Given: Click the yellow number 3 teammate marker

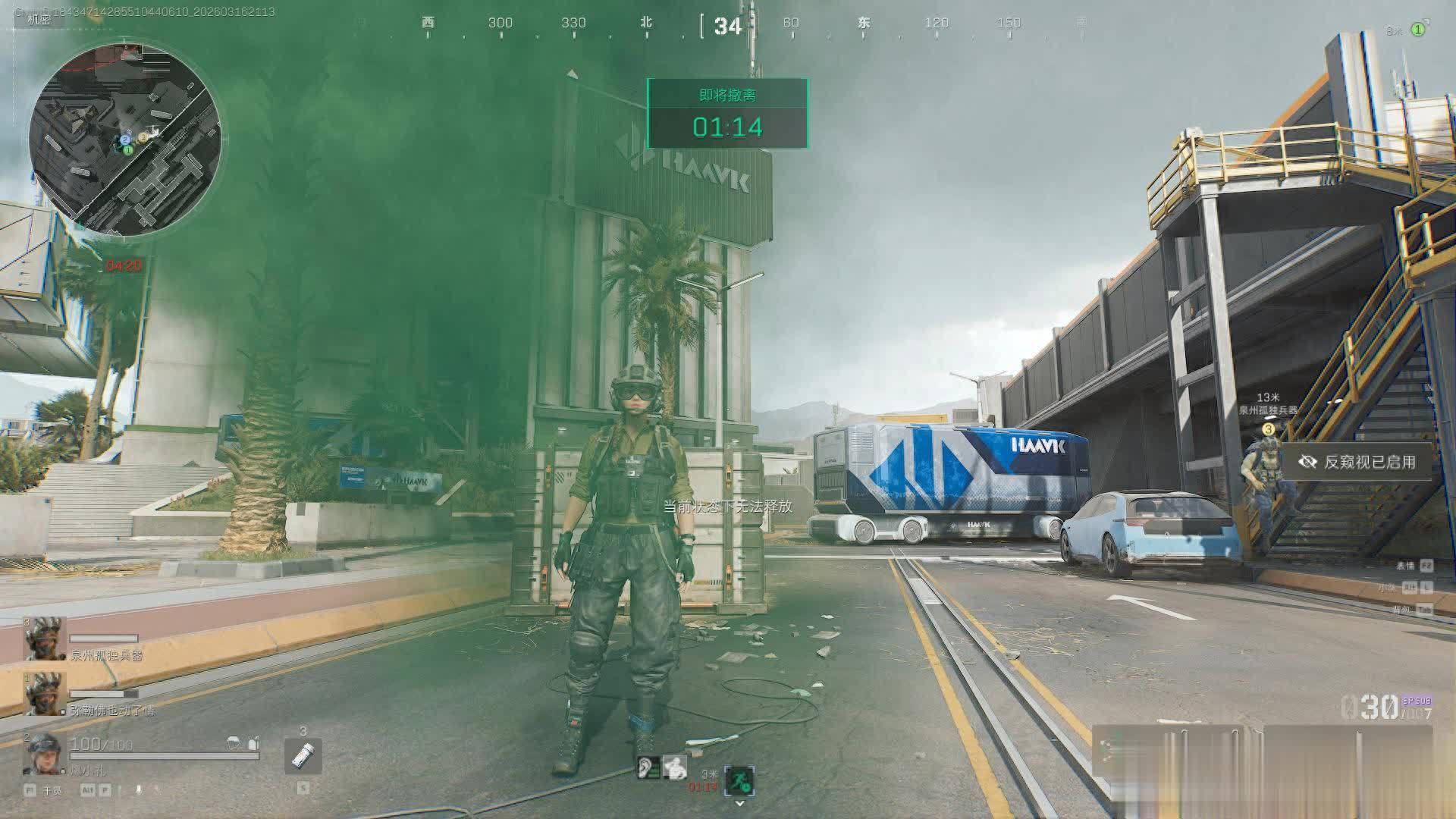Looking at the screenshot, I should pos(1268,430).
